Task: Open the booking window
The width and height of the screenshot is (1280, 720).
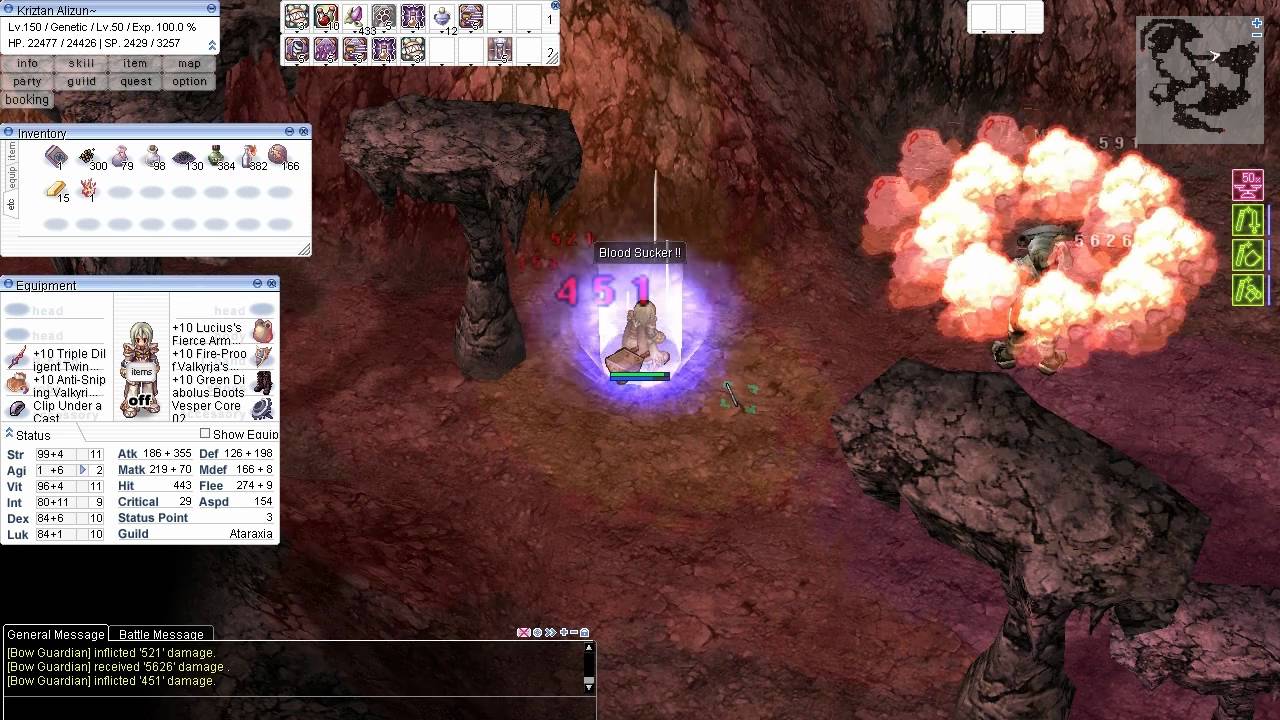Action: click(27, 99)
